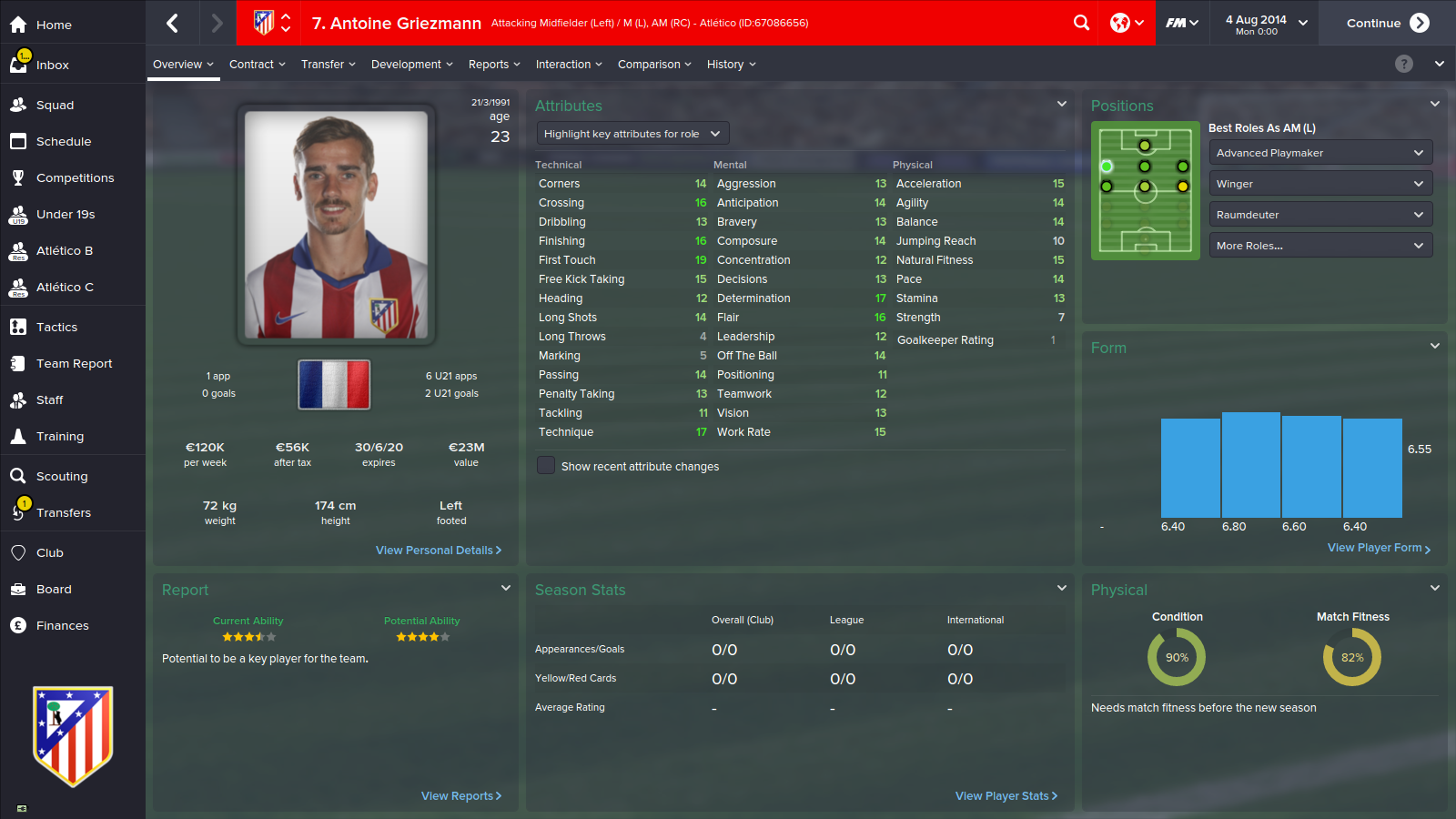
Task: Click View Personal Details link
Action: point(439,550)
